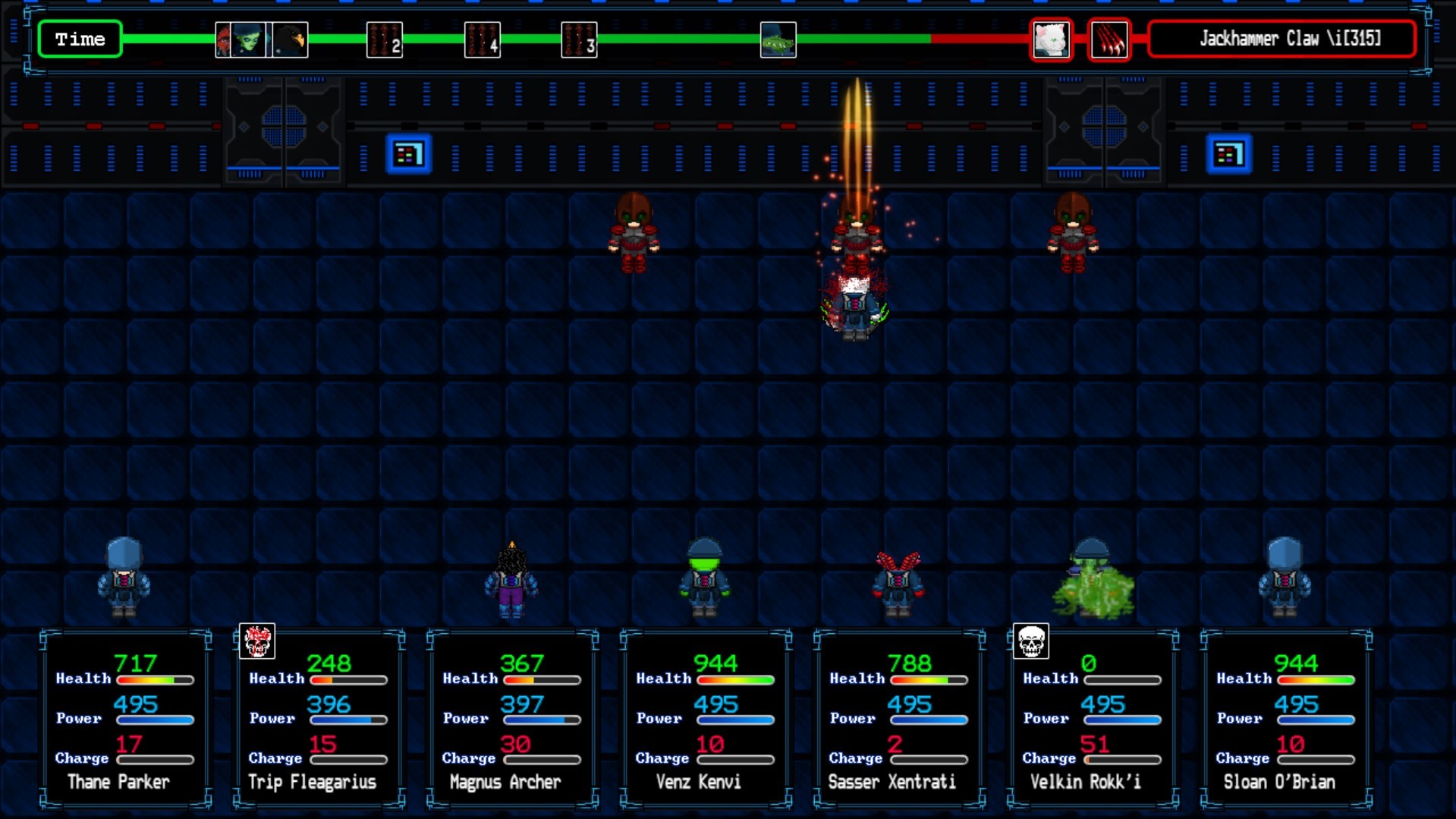Image resolution: width=1456 pixels, height=819 pixels.
Task: Toggle the enemy group icon numbered 2 on the timeline
Action: (x=384, y=39)
